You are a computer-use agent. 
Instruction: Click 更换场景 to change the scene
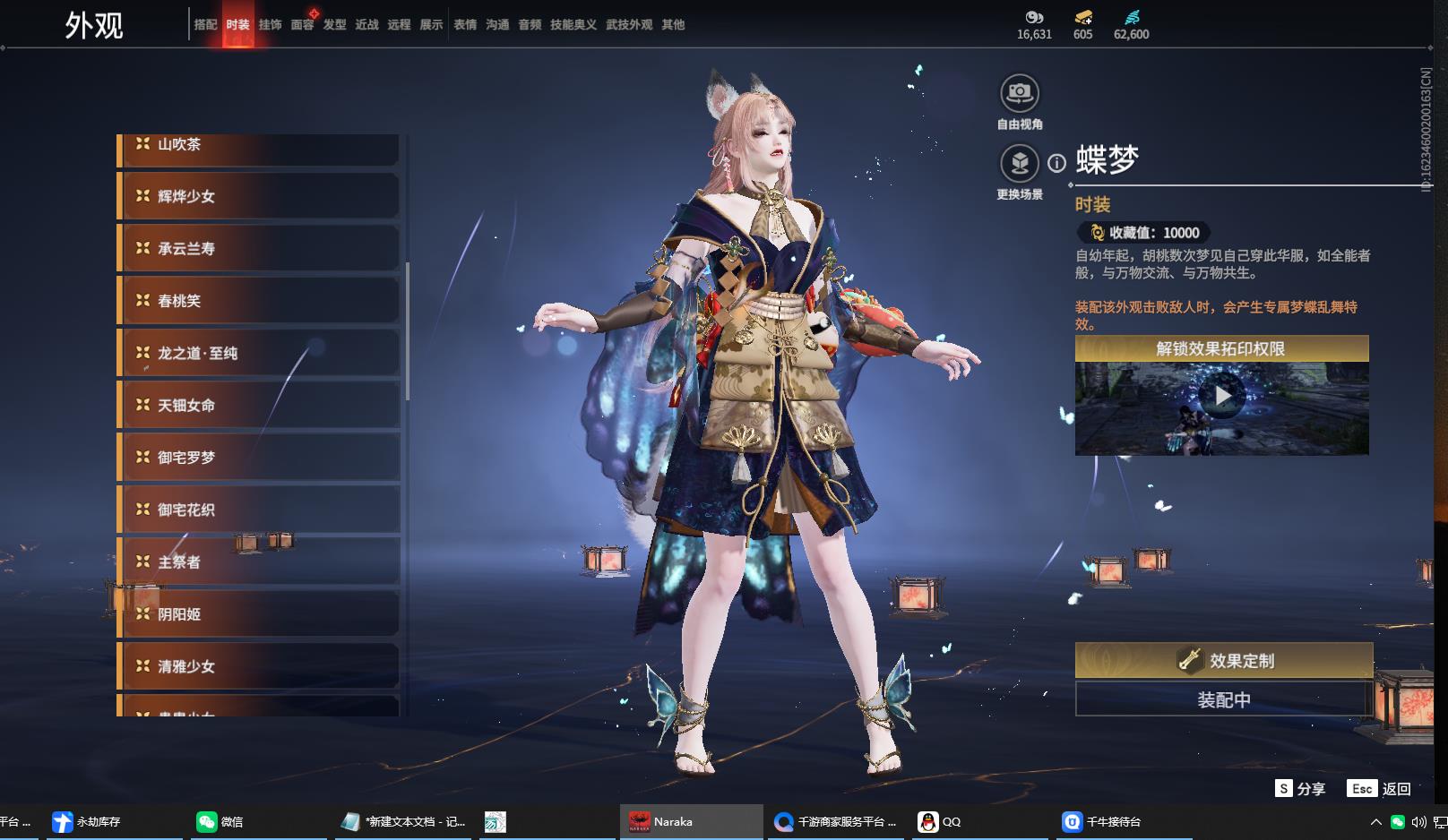coord(1020,164)
